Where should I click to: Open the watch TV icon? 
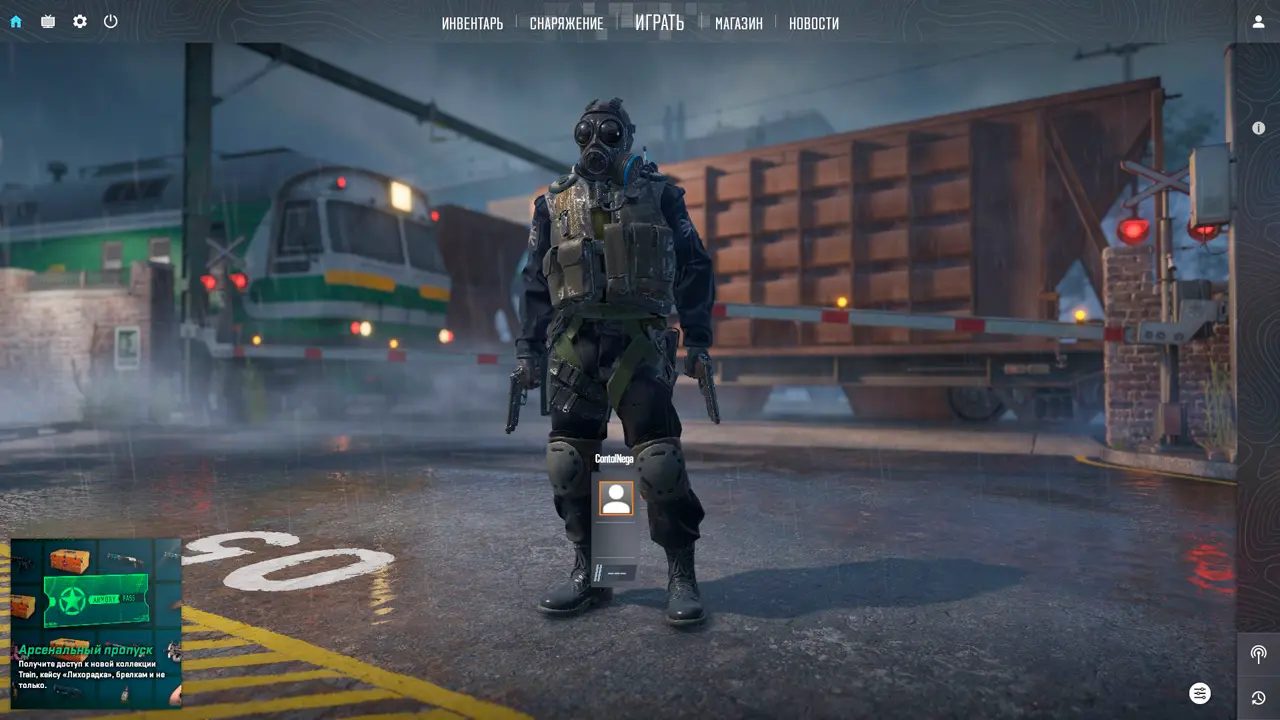48,21
